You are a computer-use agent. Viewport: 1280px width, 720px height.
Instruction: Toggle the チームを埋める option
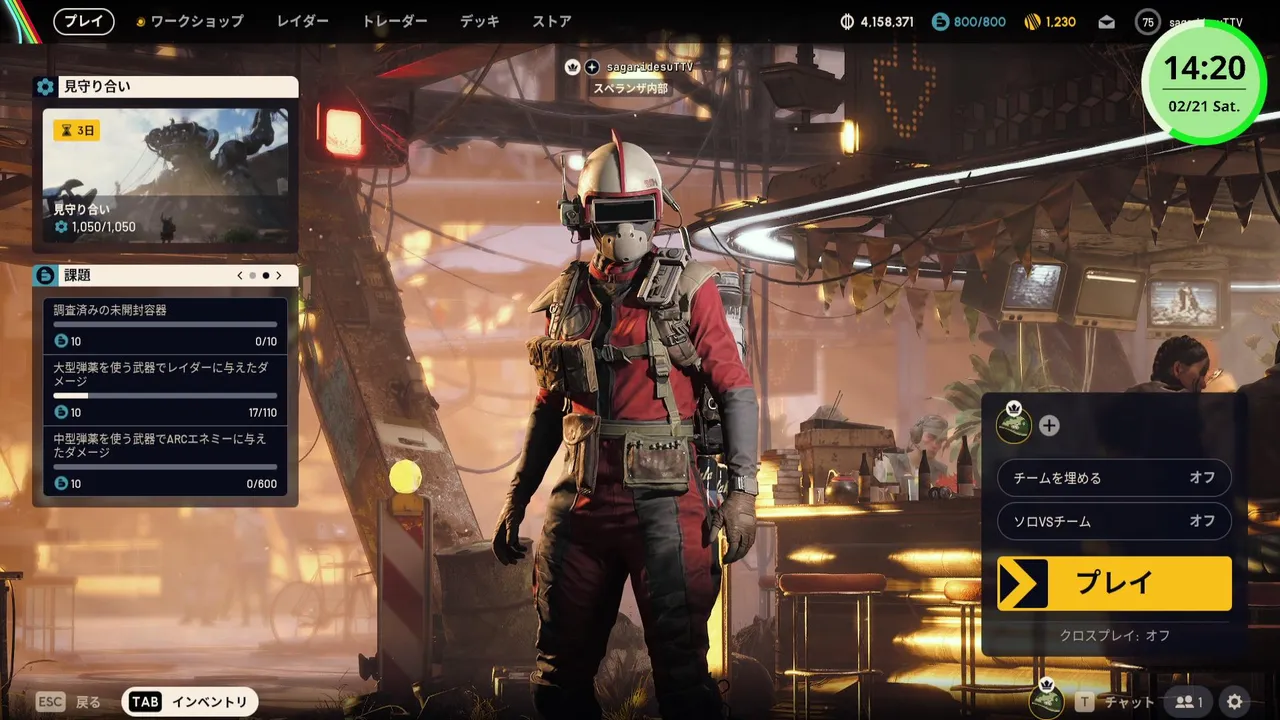[x=1114, y=478]
